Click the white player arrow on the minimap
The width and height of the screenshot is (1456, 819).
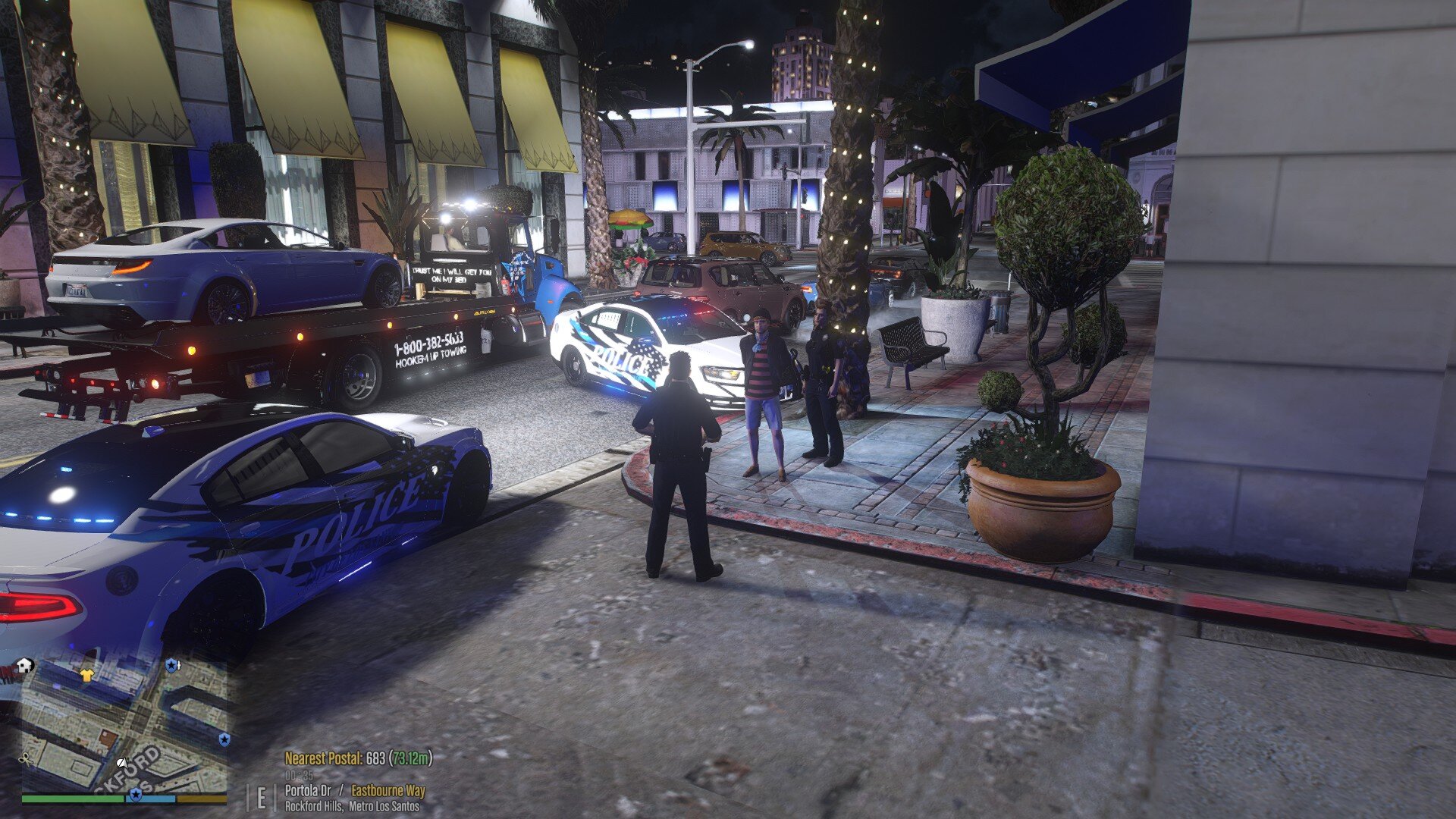coord(121,761)
